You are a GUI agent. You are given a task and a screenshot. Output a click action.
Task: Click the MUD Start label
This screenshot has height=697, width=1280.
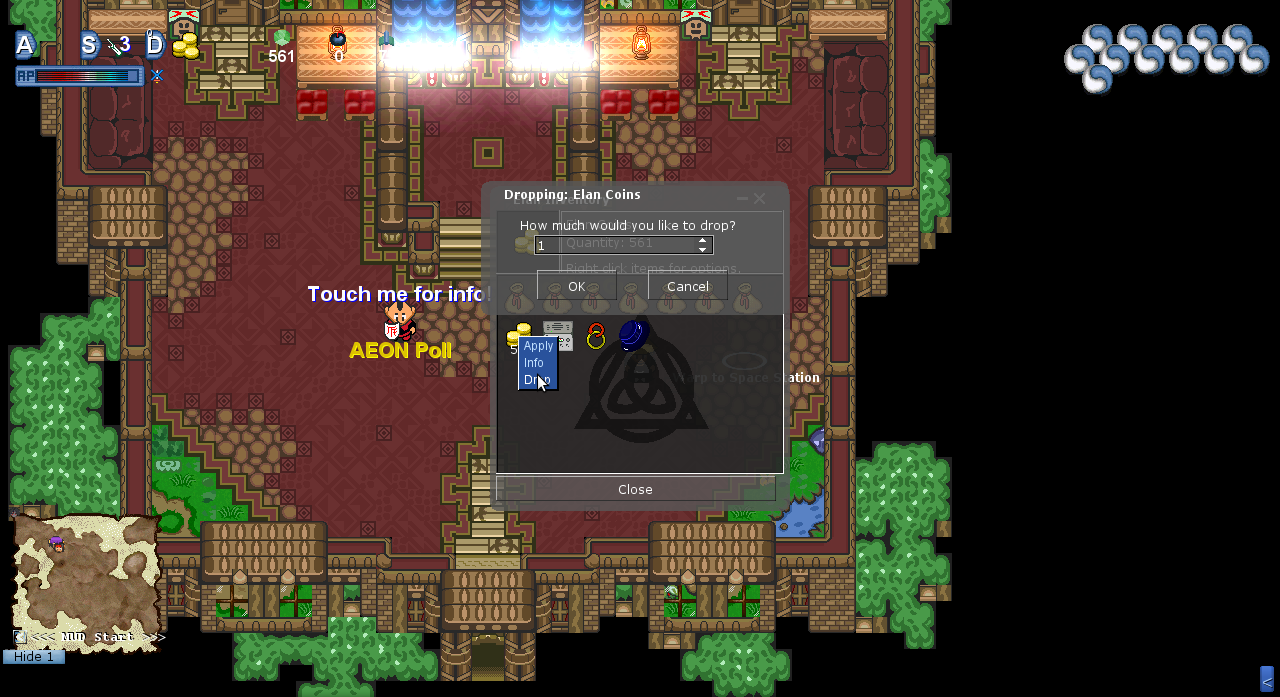coord(98,637)
